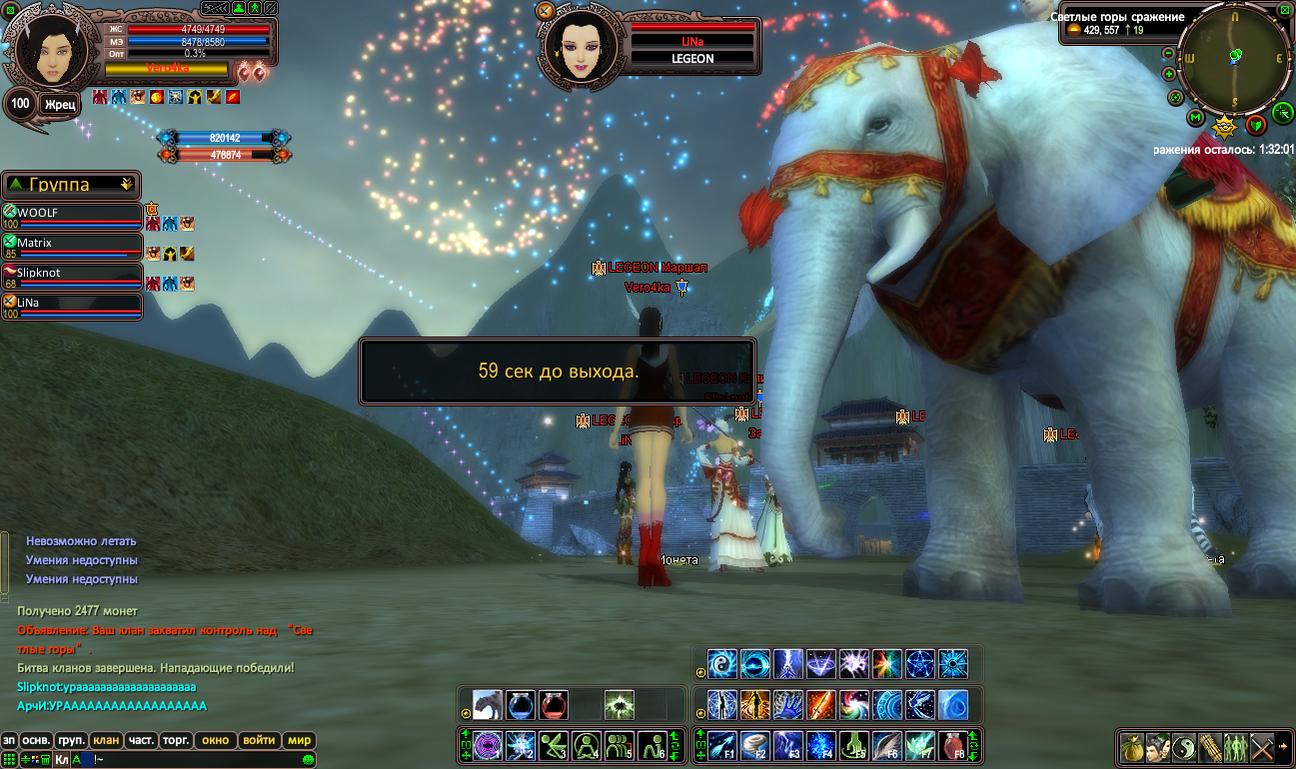Use the blue mana potion slot
1296x769 pixels.
click(520, 705)
